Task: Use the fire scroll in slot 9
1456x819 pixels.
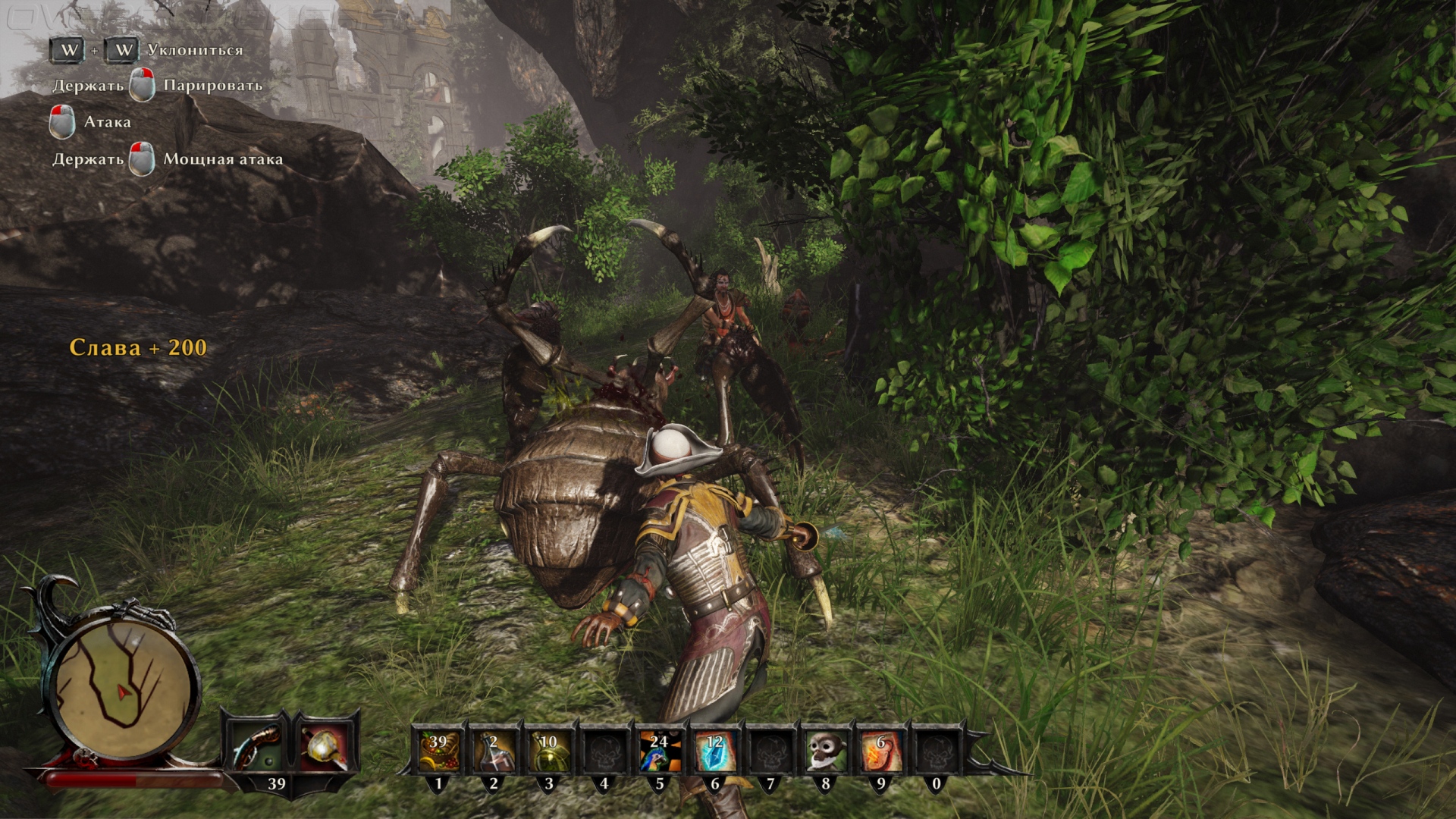Action: click(x=880, y=751)
